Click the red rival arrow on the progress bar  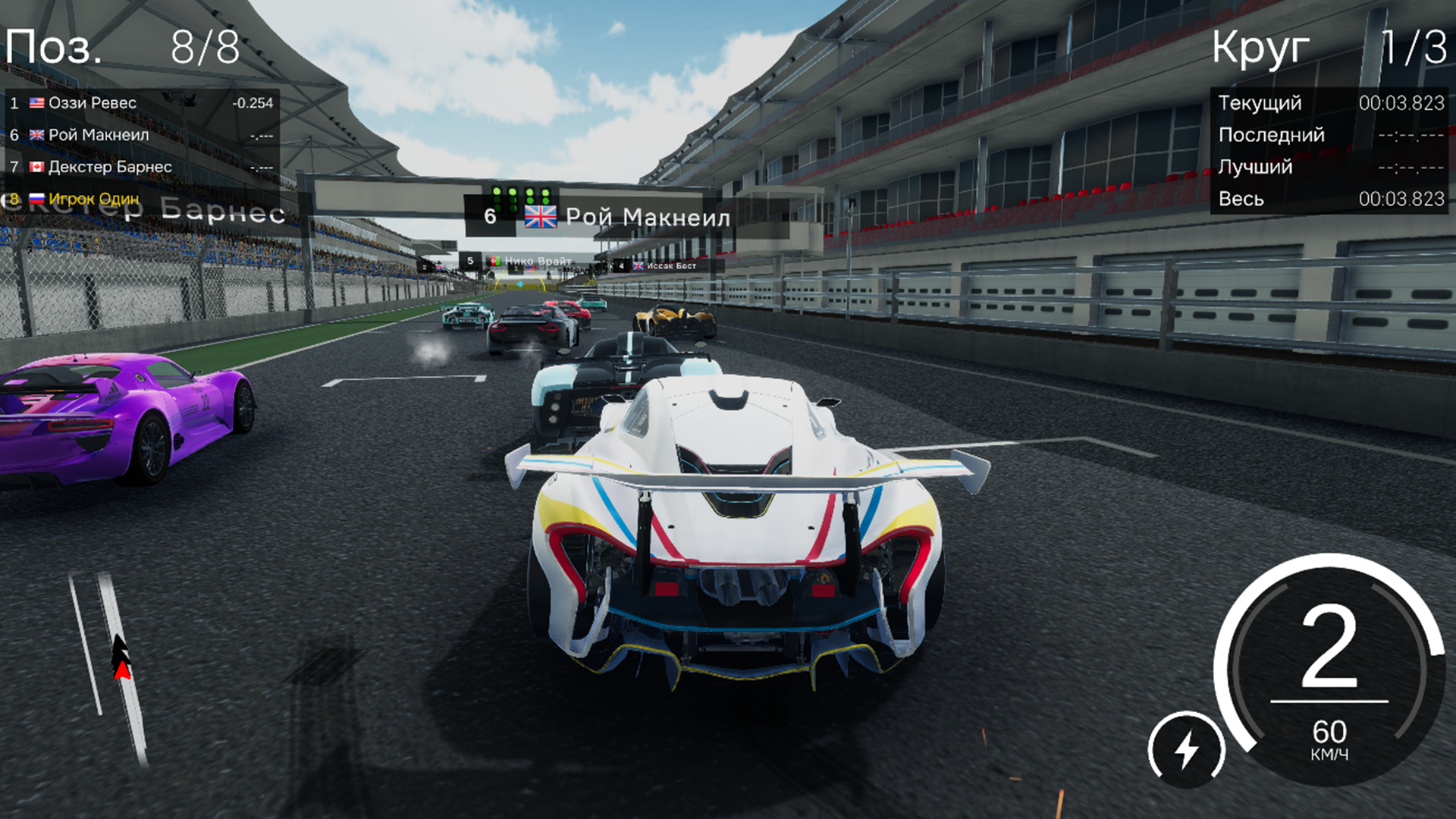point(121,670)
